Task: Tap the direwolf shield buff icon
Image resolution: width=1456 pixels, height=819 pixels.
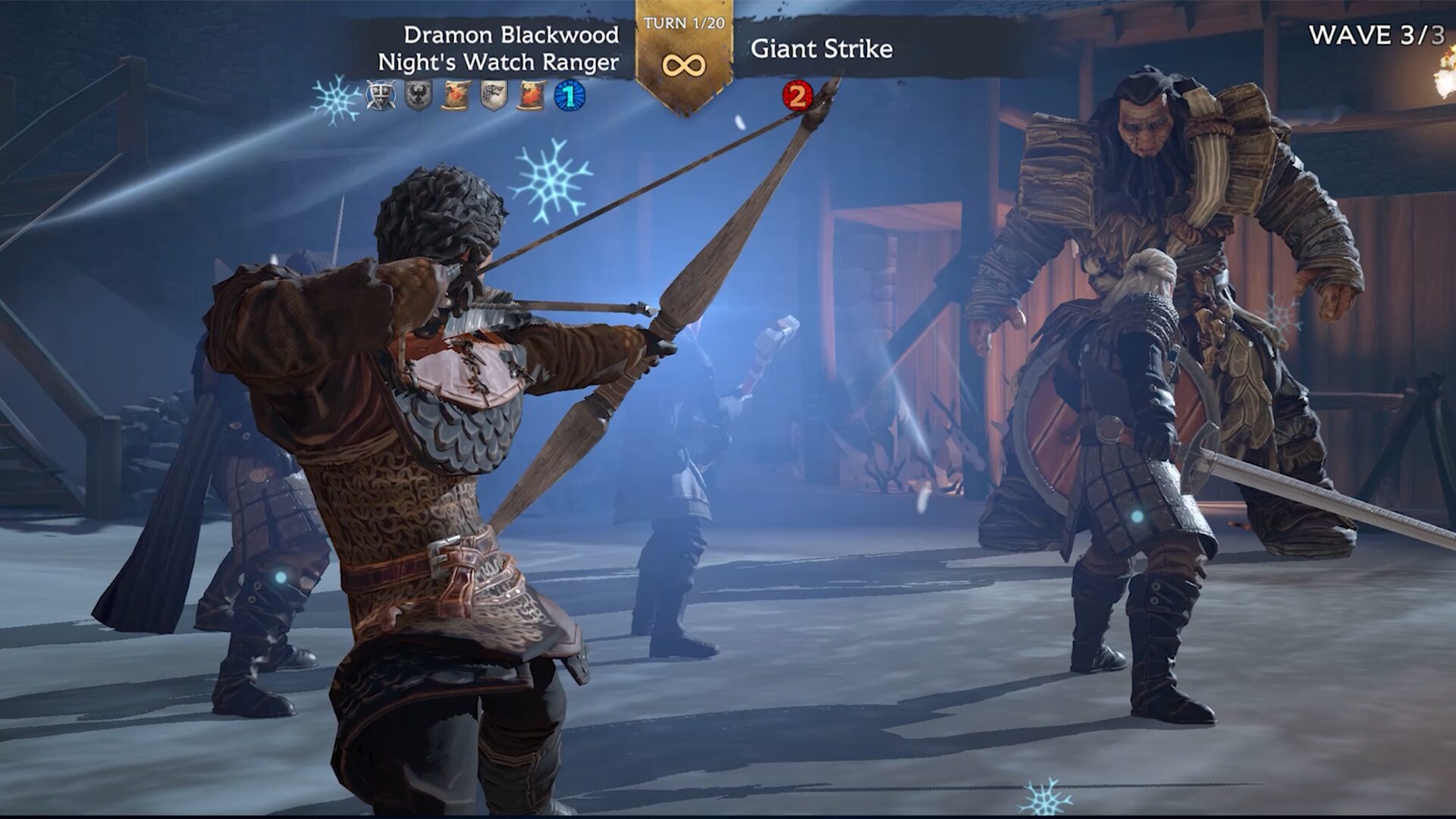Action: click(x=494, y=96)
